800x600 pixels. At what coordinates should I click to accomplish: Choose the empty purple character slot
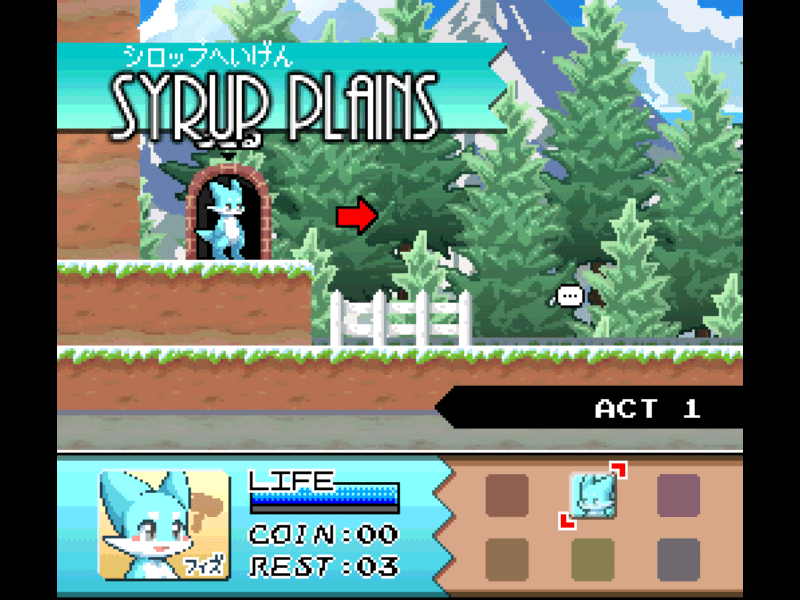pyautogui.click(x=678, y=495)
